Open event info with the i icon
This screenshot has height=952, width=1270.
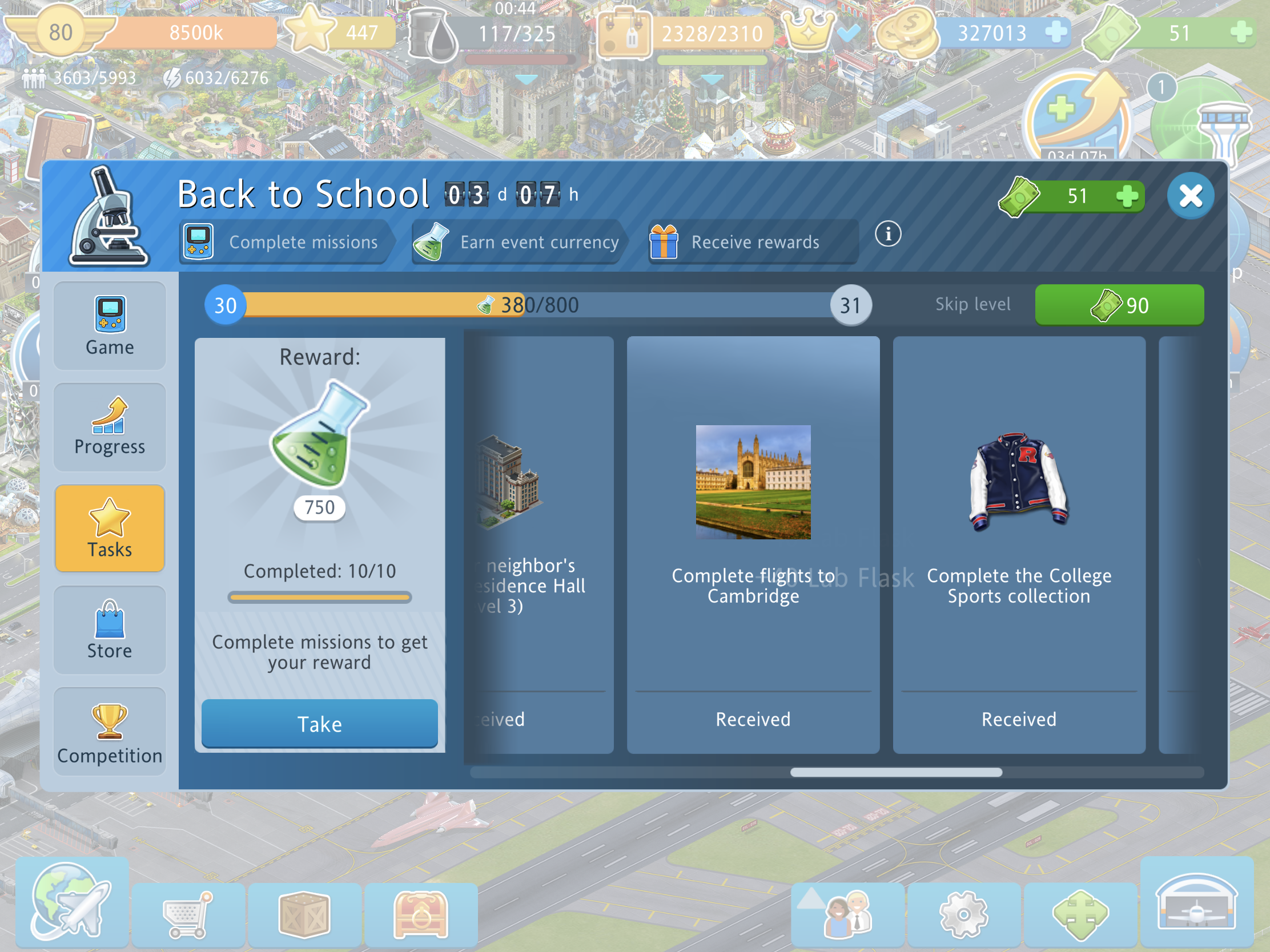pos(887,234)
